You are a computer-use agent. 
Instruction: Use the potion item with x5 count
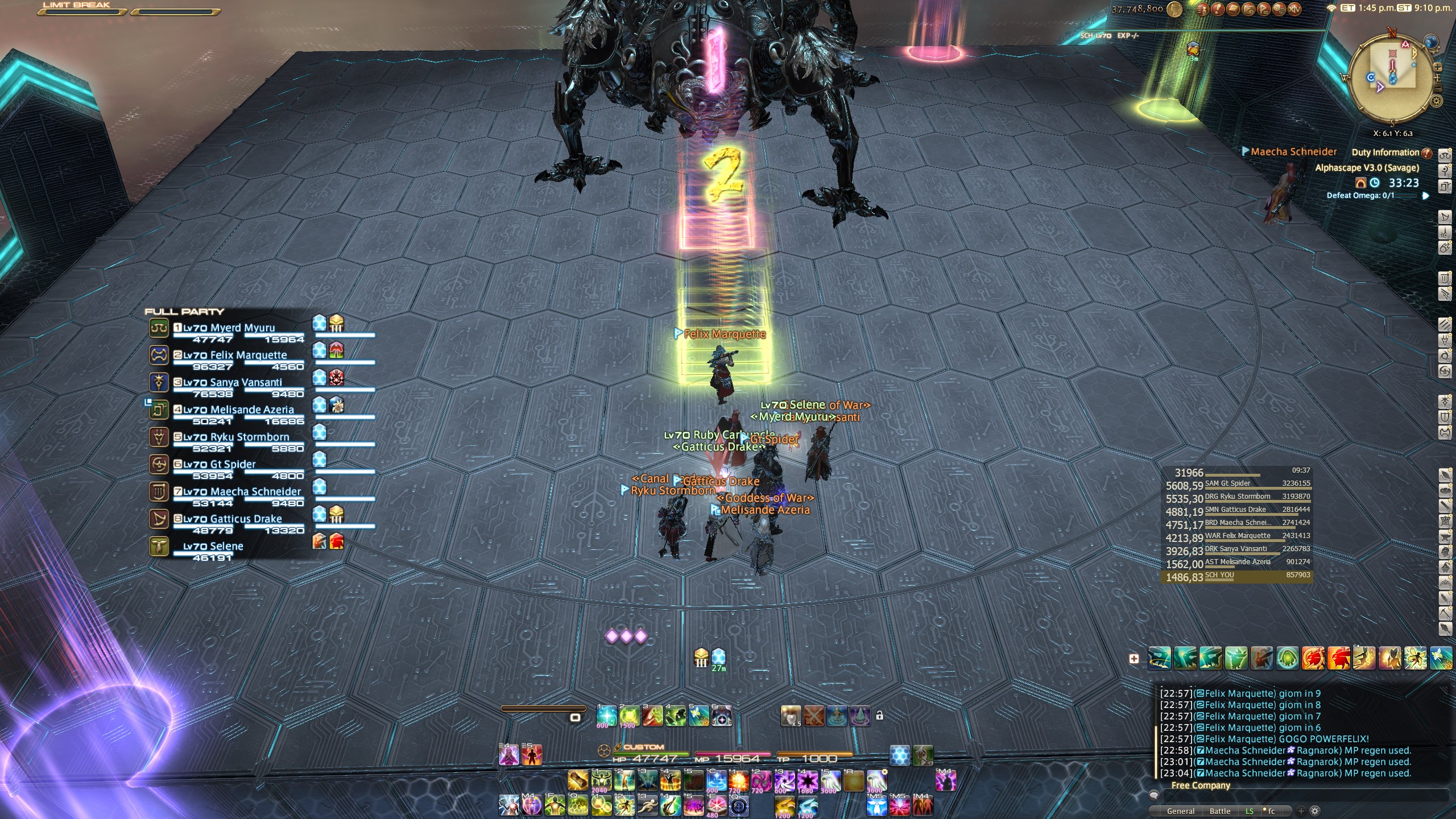(x=791, y=716)
